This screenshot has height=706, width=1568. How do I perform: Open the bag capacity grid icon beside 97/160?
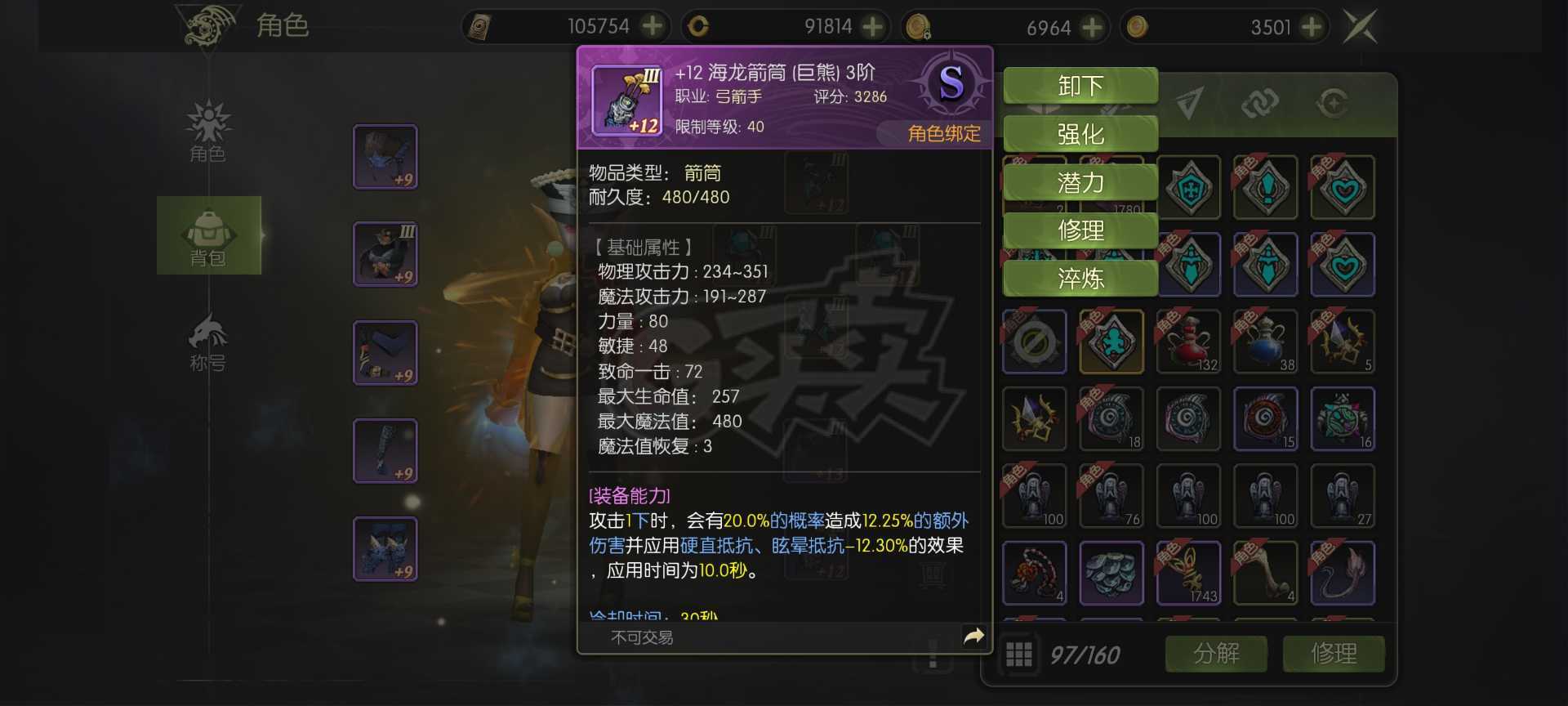(1018, 654)
